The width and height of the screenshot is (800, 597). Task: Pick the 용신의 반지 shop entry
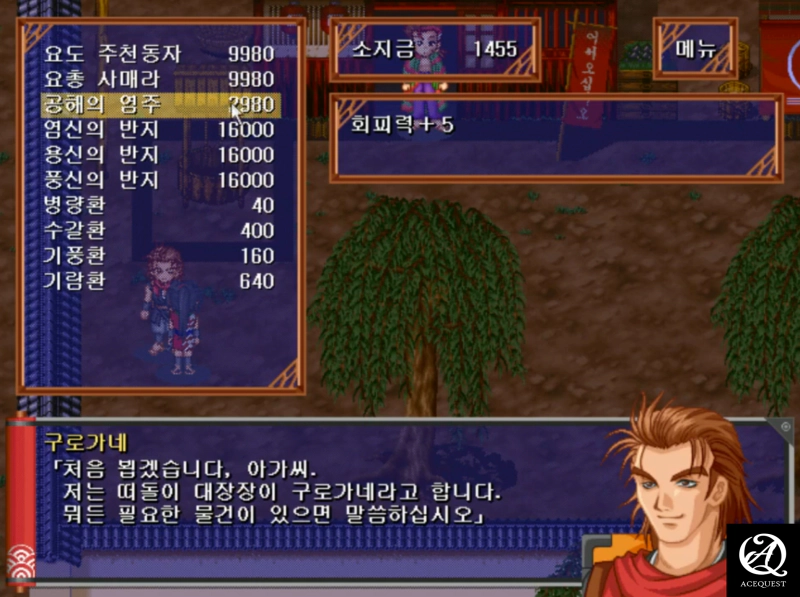(158, 155)
